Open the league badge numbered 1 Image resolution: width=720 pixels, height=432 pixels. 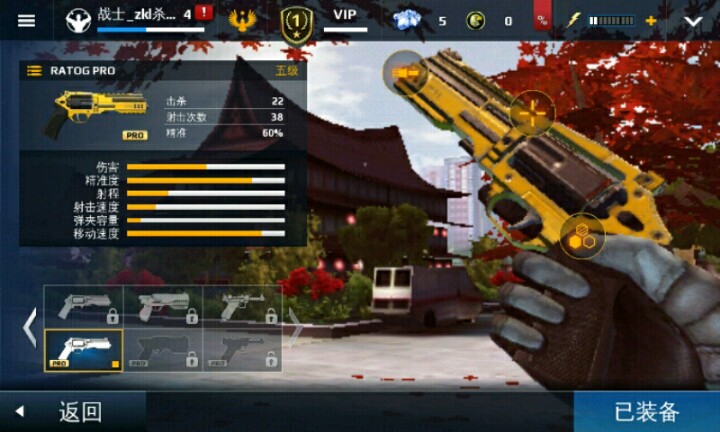(x=293, y=21)
